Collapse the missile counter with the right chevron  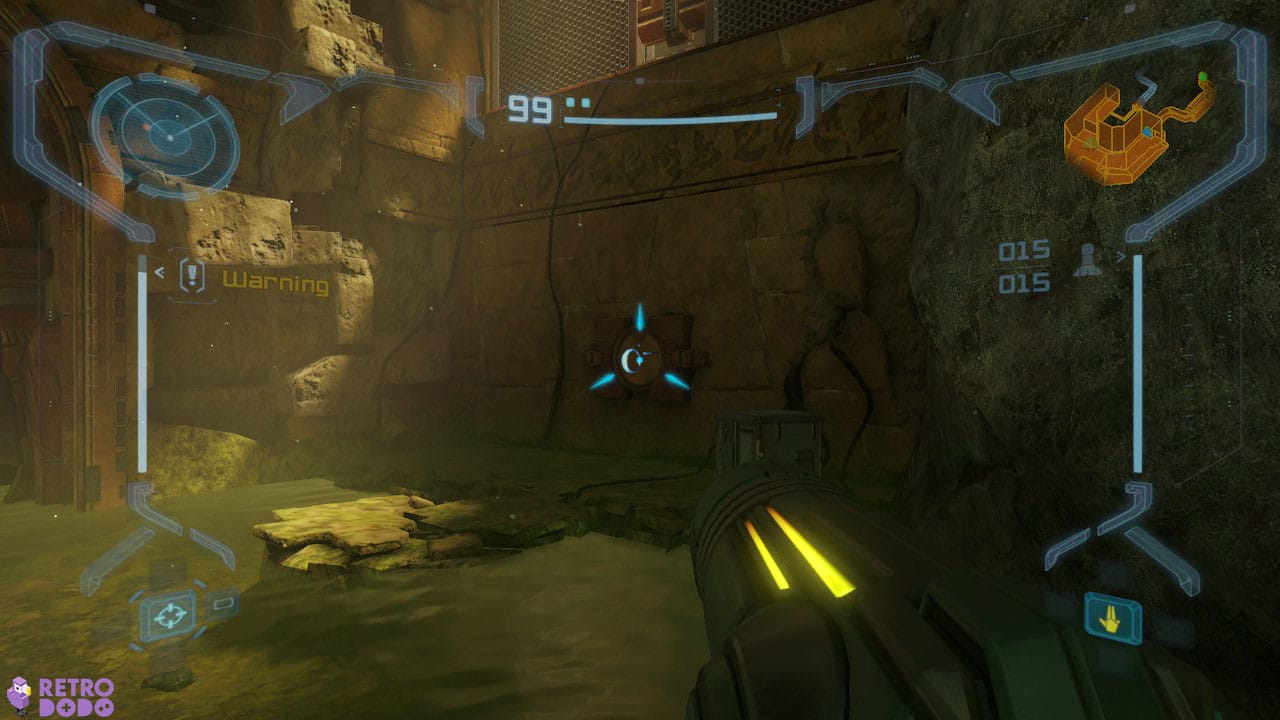[x=1122, y=255]
